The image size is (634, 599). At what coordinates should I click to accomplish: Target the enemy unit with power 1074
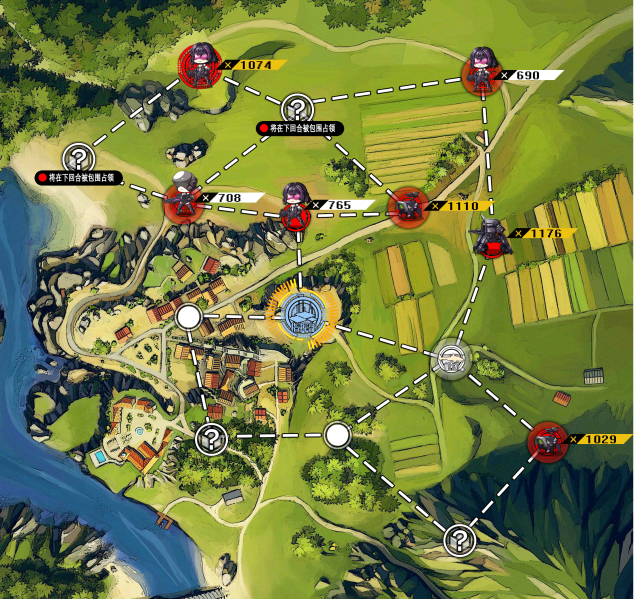pos(201,66)
